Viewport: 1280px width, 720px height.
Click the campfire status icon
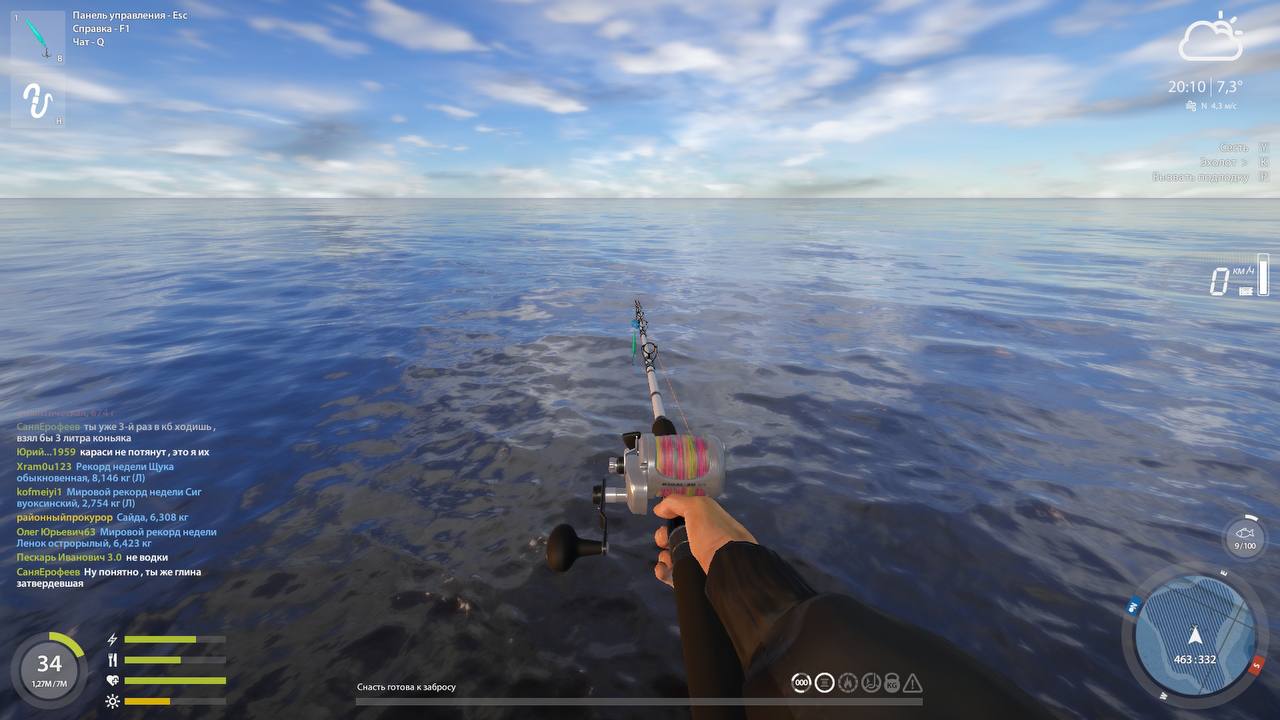pyautogui.click(x=849, y=684)
